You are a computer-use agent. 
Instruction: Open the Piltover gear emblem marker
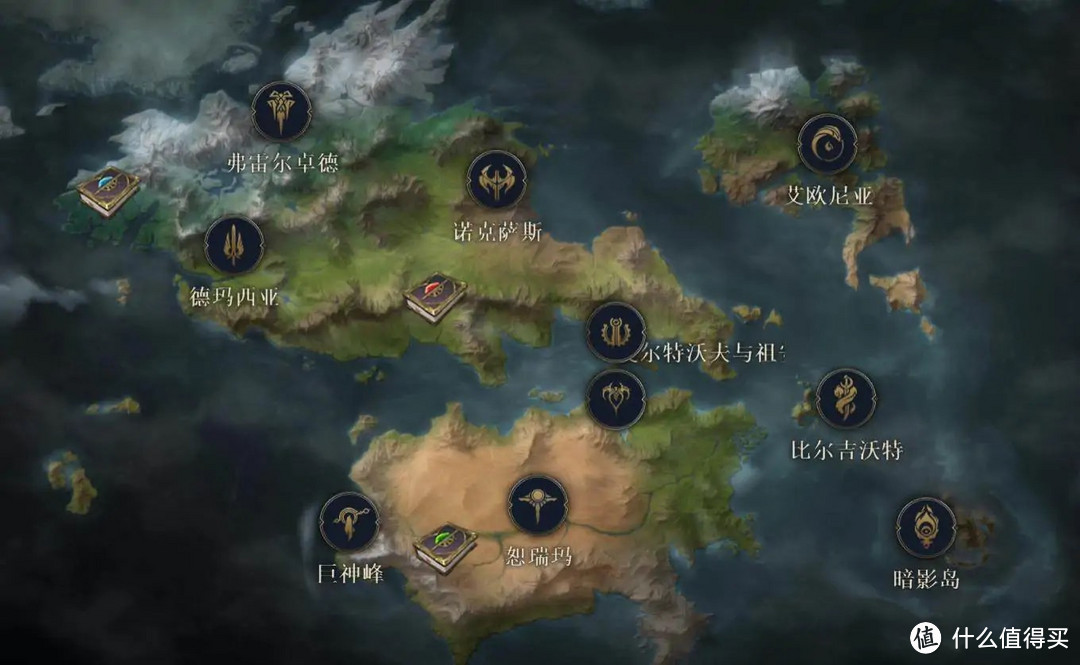click(x=616, y=332)
